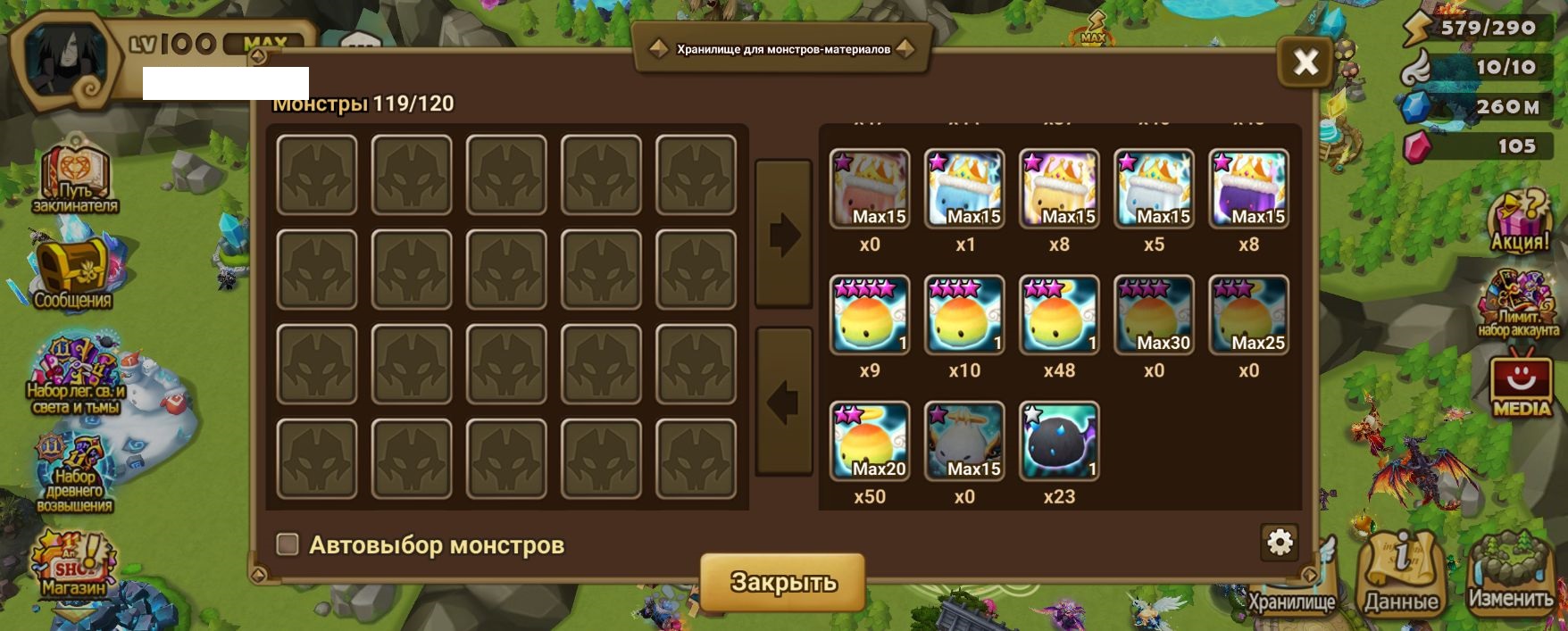Screen dimensions: 1568x631
Task: Choose the Max30 rainbowmon slot
Action: click(x=1154, y=315)
